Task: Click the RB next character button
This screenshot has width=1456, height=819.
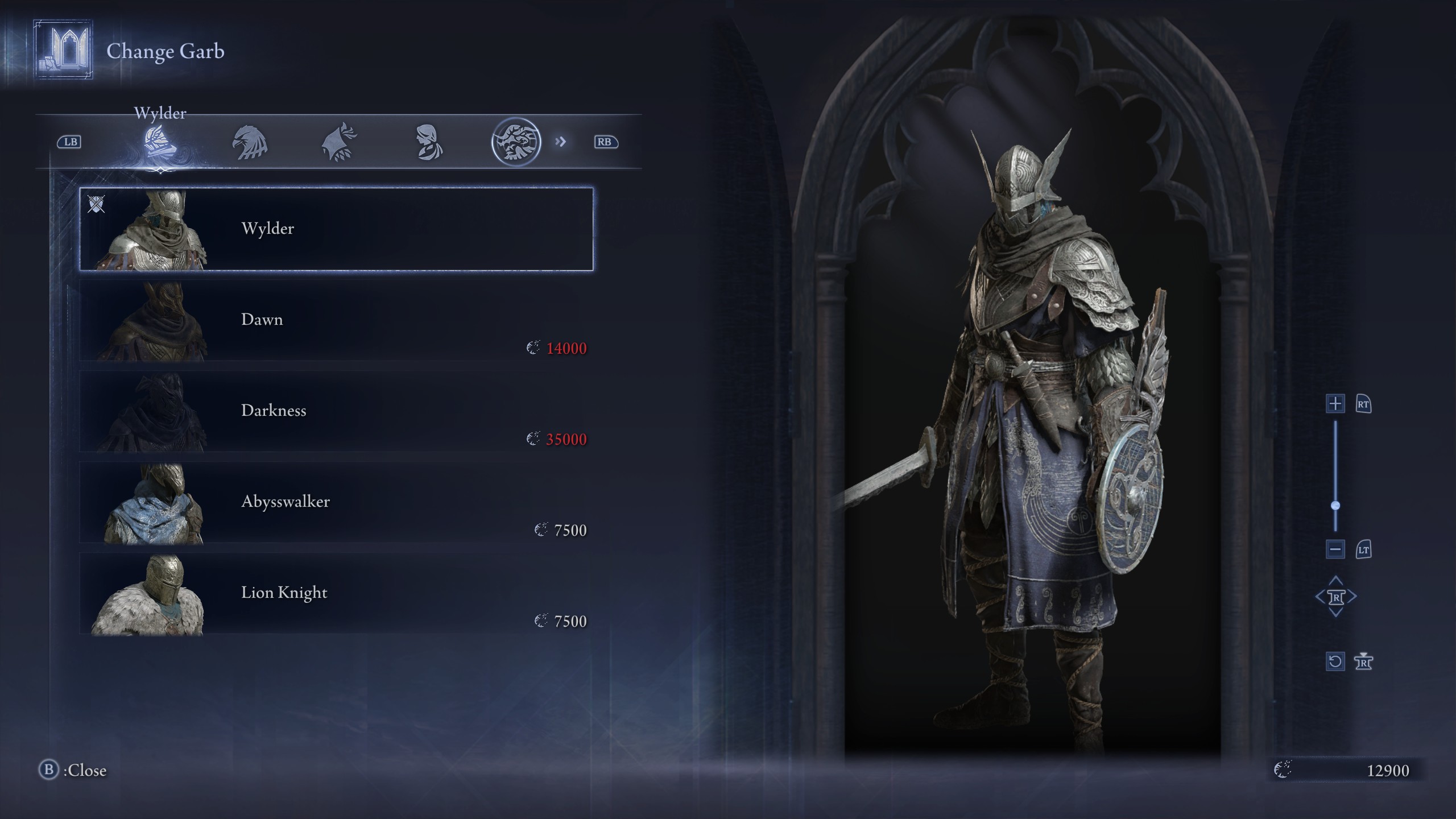Action: (606, 143)
